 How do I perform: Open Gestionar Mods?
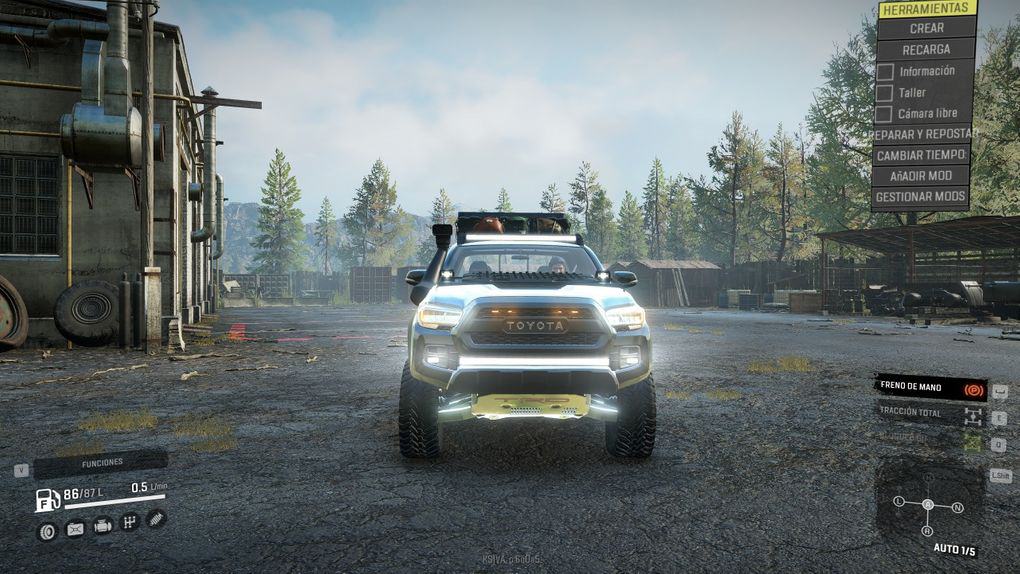coord(922,197)
